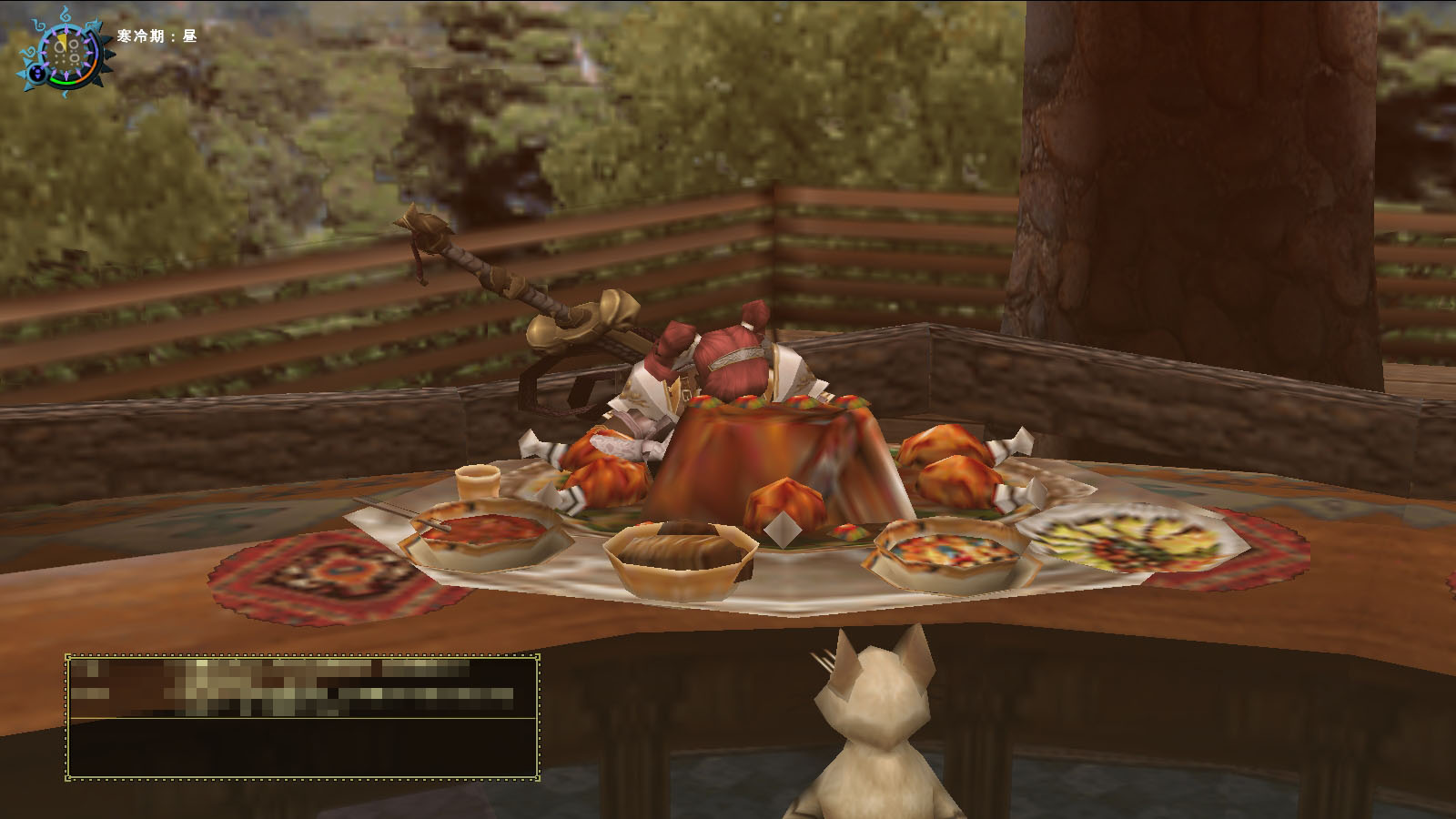Select the season clock compass icon

point(67,52)
